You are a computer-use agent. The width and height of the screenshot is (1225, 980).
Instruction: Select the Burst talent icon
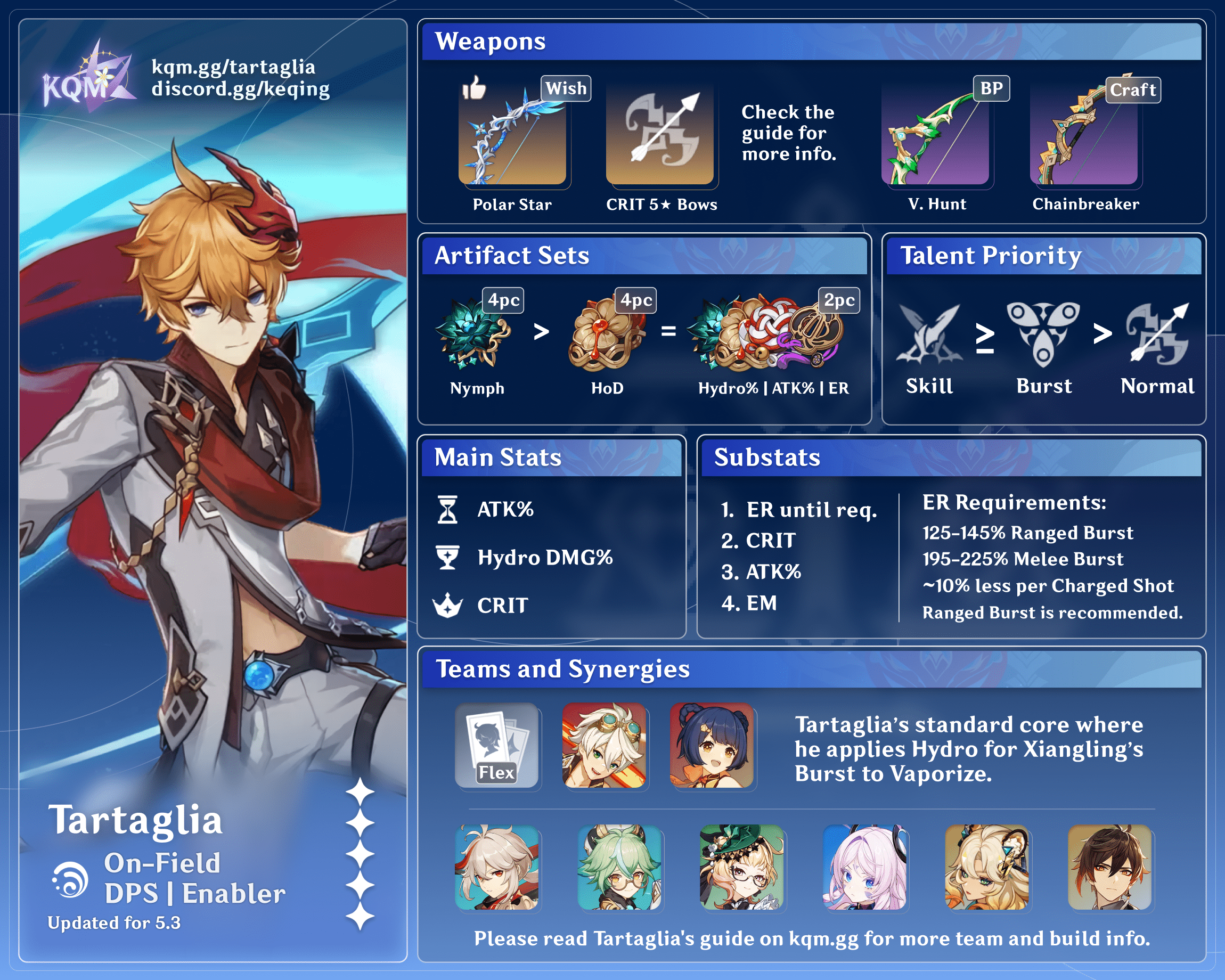point(1043,334)
